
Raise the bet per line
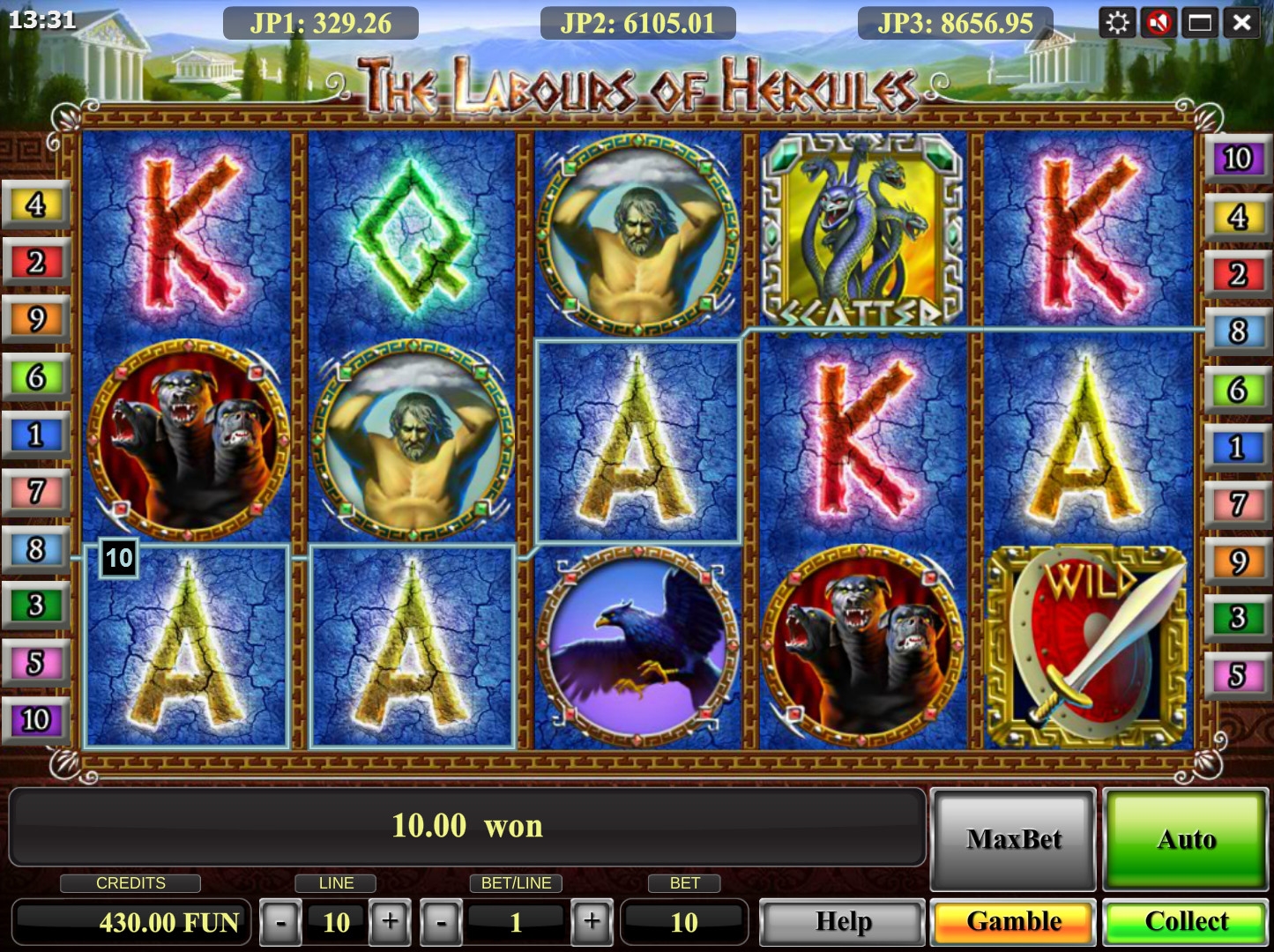tap(592, 922)
